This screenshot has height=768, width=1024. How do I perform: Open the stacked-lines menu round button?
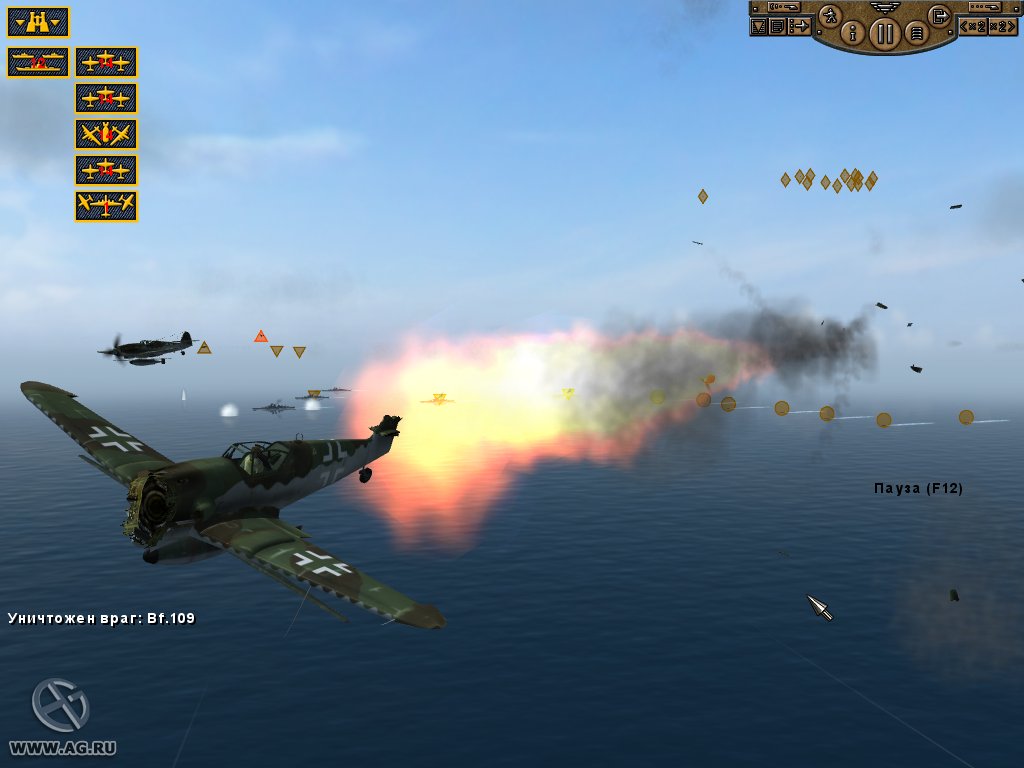(x=916, y=33)
